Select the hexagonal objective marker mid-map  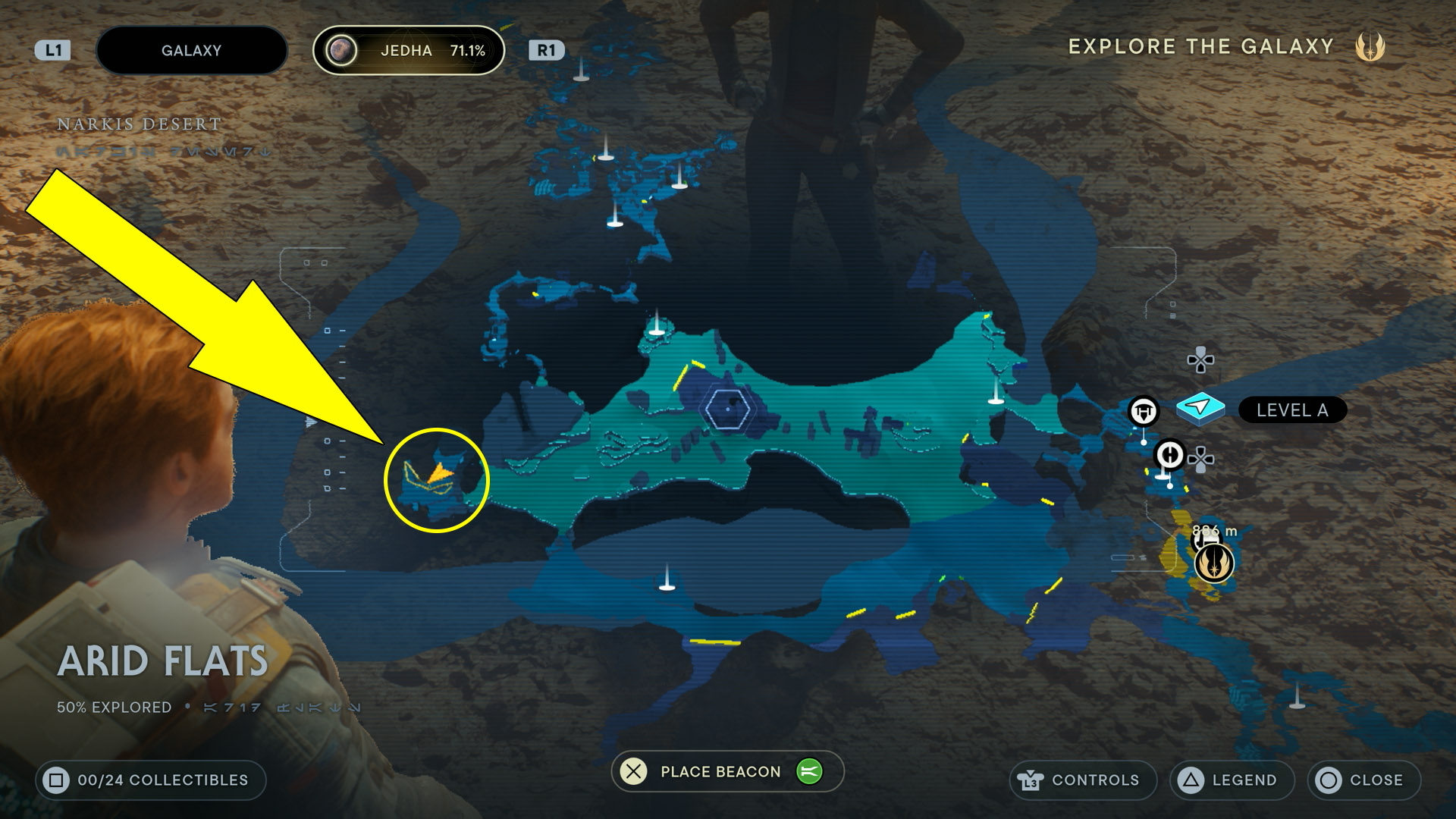tap(728, 408)
